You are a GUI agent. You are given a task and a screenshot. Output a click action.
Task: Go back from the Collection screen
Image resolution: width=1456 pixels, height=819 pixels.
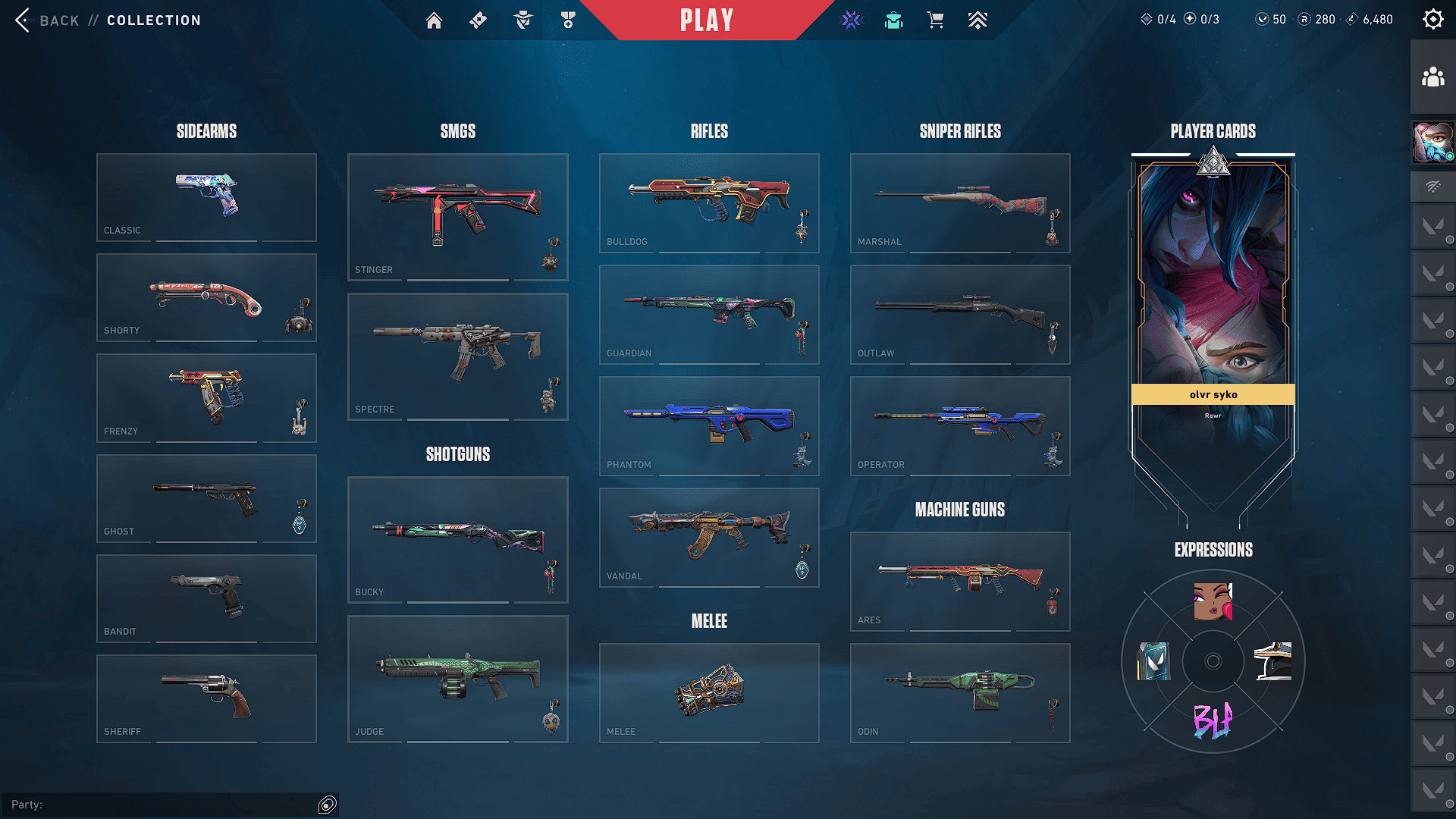pyautogui.click(x=47, y=20)
